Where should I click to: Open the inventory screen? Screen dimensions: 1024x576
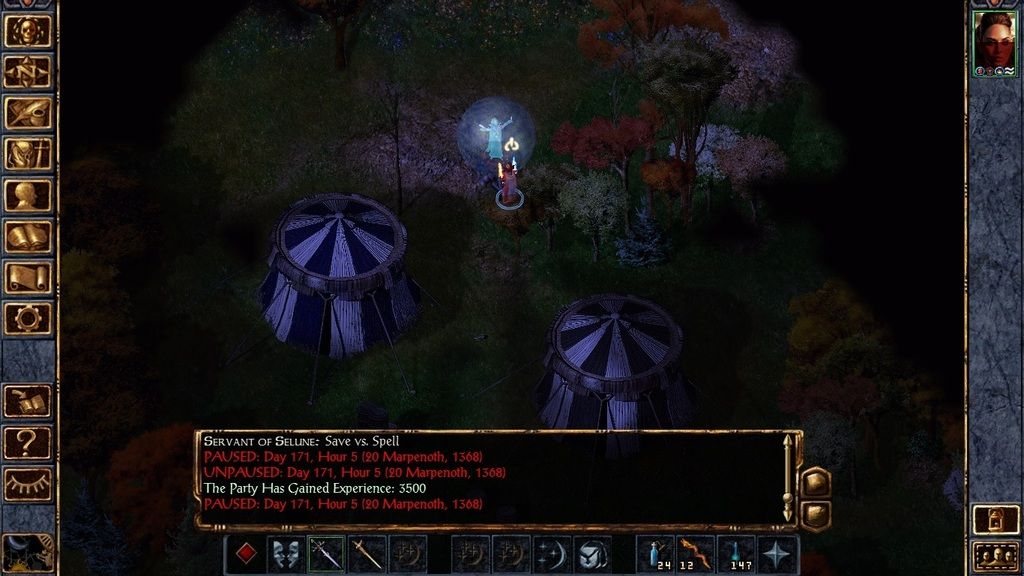point(28,154)
